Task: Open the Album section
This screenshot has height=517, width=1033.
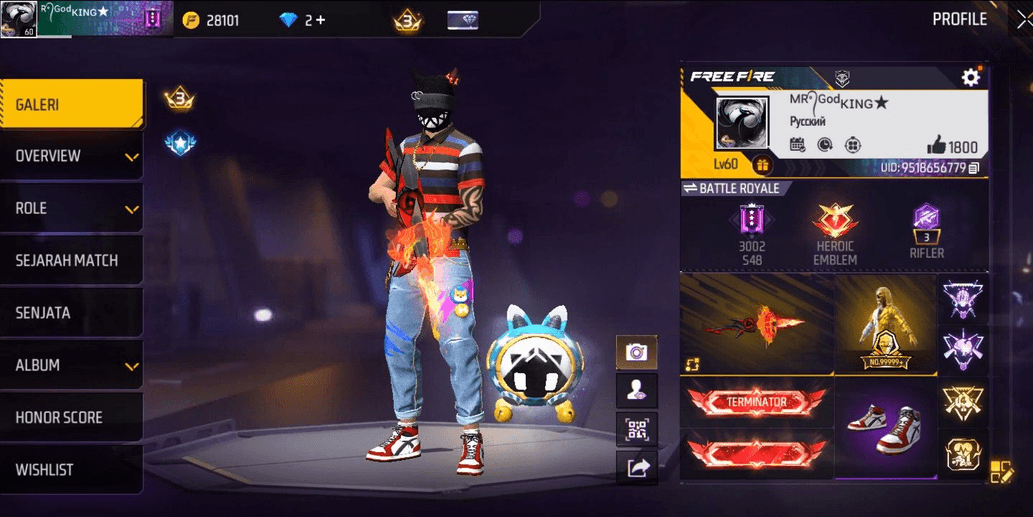Action: [x=70, y=365]
